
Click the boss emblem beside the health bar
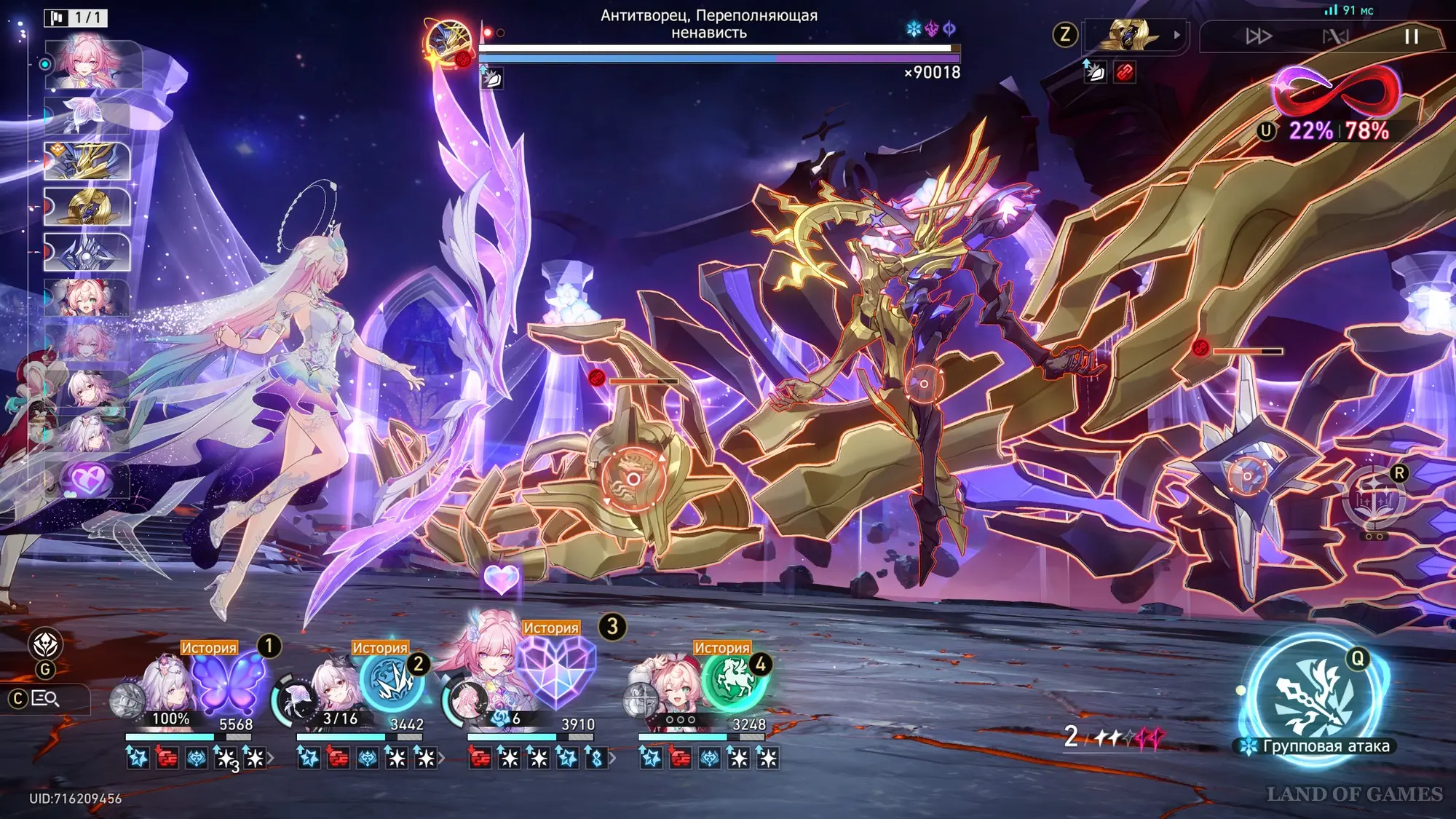pos(448,44)
